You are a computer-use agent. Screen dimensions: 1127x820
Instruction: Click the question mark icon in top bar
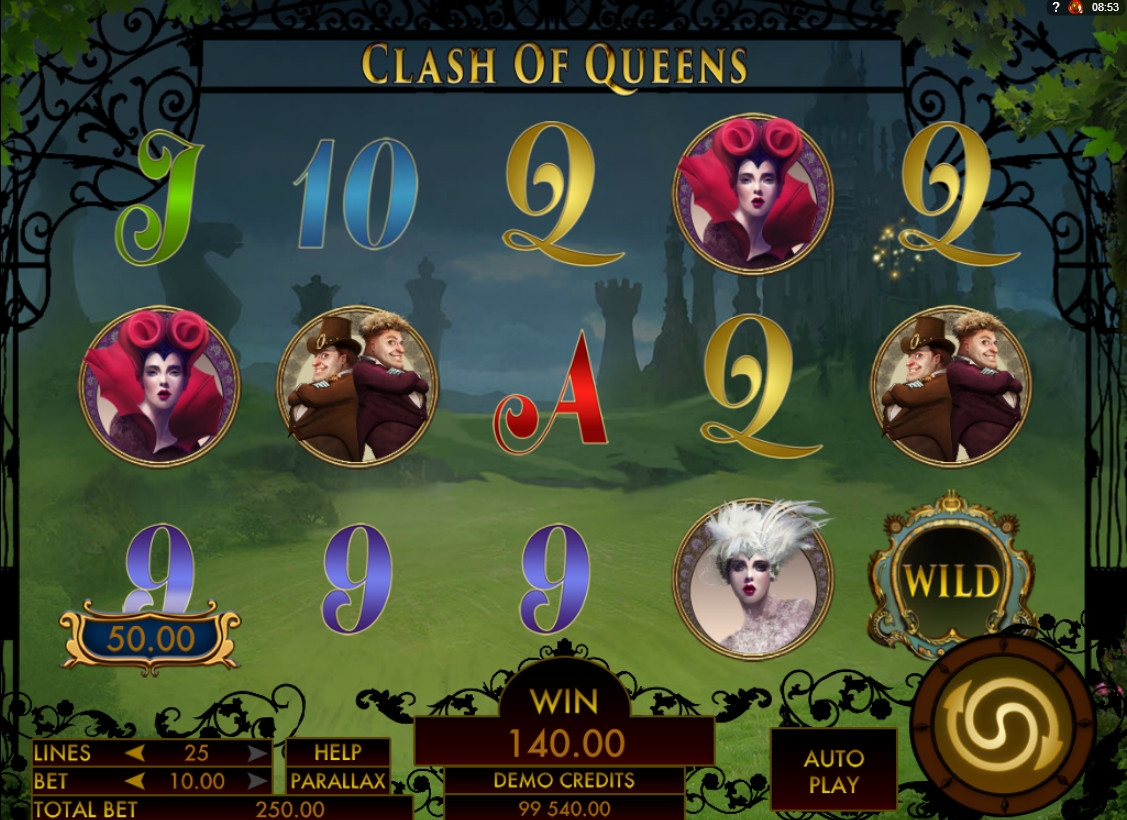click(x=1054, y=7)
